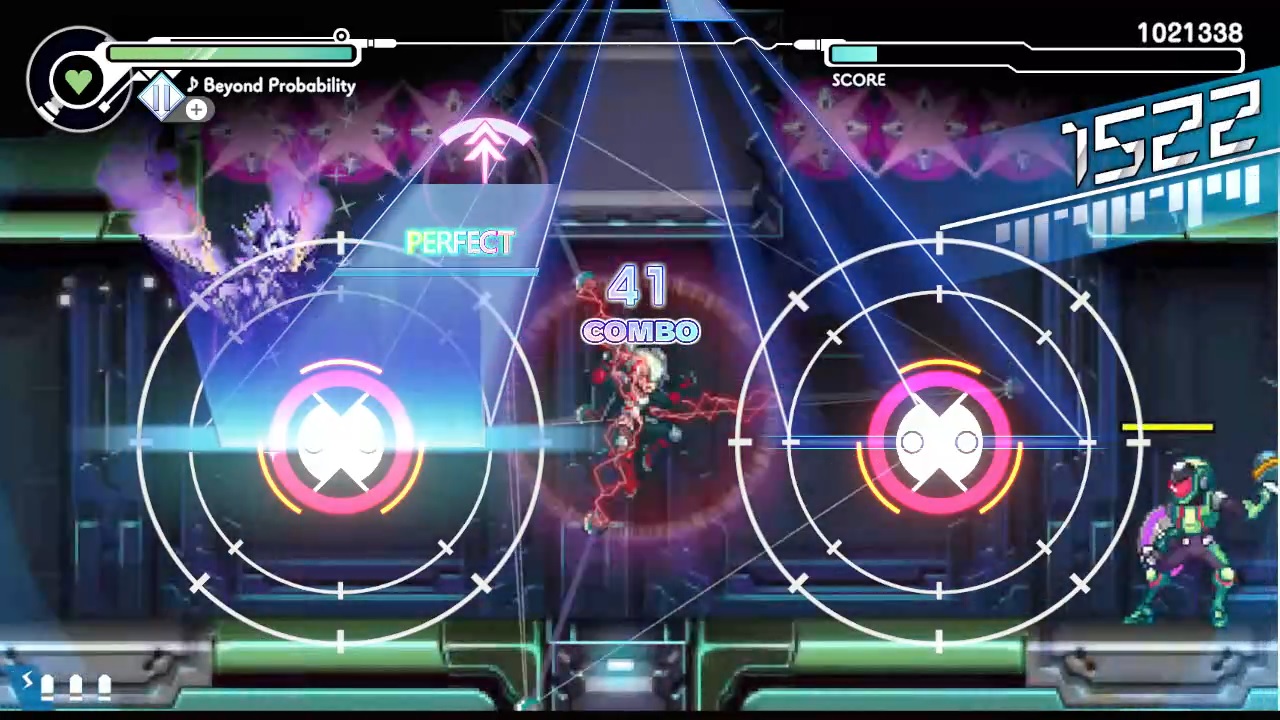Expand the plus button beside the pause icon
Screen dimensions: 1280x720
[x=196, y=109]
